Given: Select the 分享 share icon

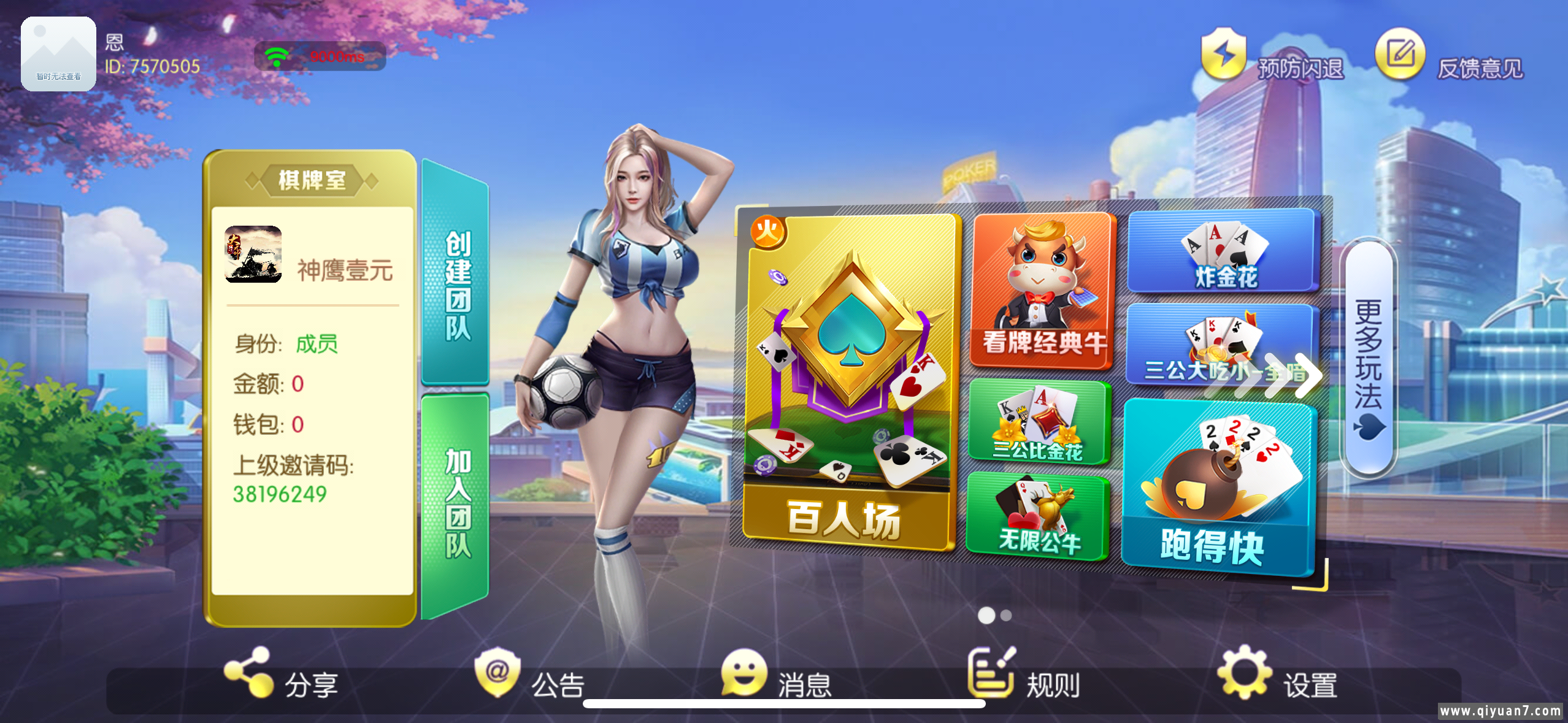Looking at the screenshot, I should point(248,676).
